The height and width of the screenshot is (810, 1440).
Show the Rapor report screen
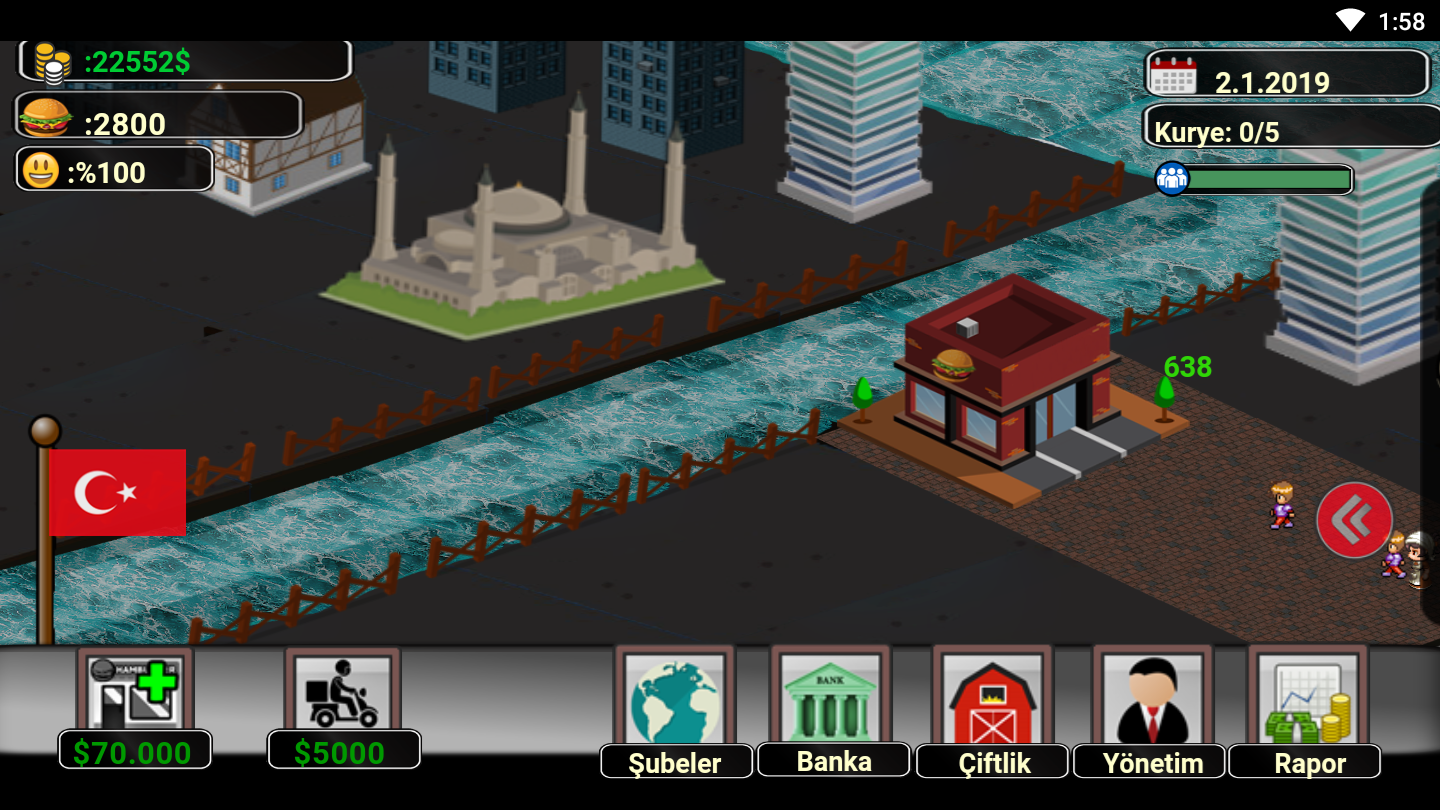pyautogui.click(x=1308, y=702)
